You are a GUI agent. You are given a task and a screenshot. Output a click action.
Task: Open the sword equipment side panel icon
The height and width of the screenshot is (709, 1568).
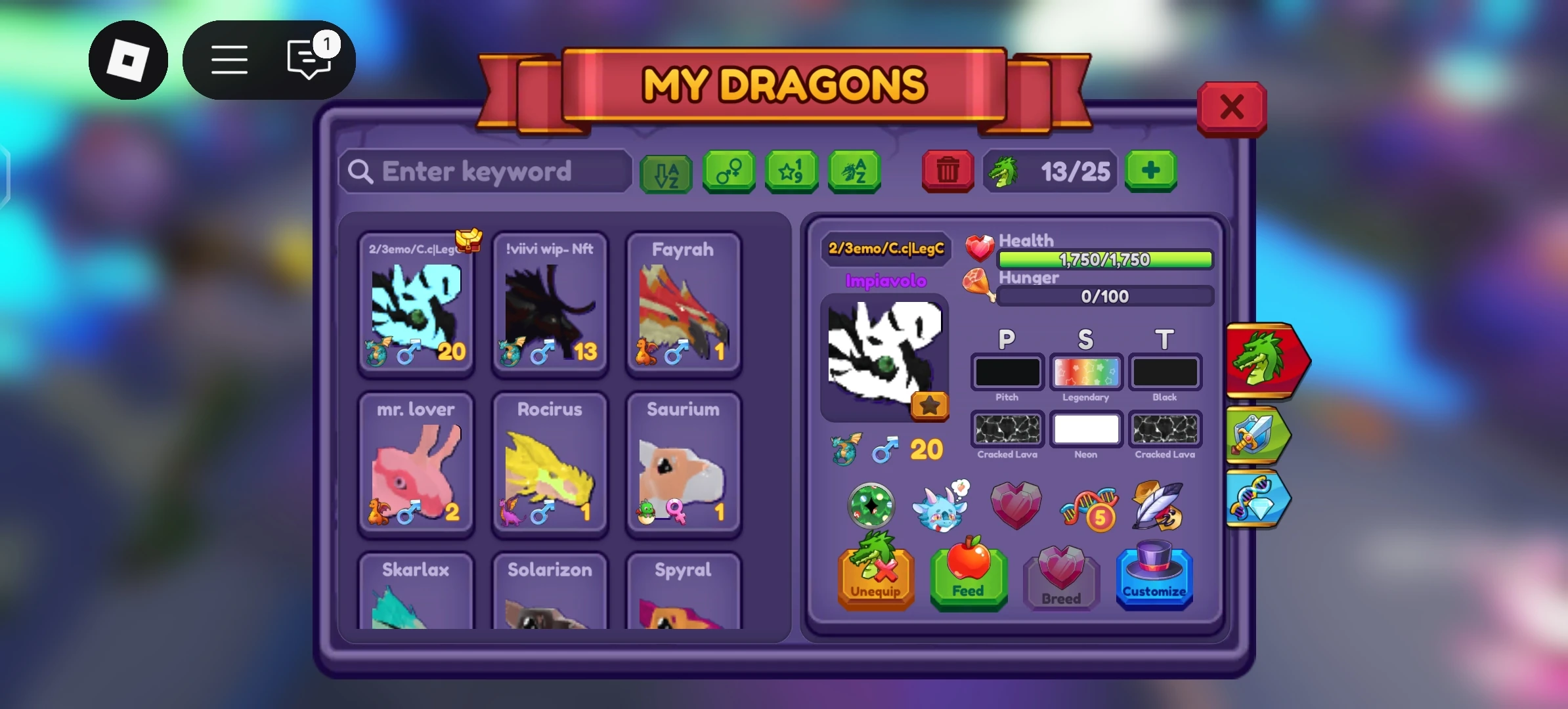(x=1256, y=436)
